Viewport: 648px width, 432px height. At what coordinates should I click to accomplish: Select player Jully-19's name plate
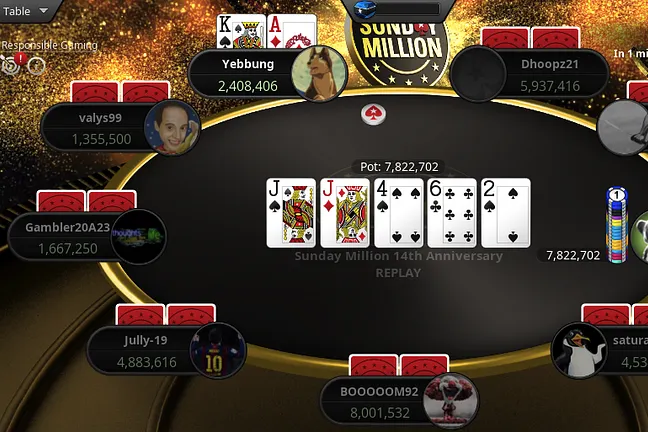pos(147,351)
